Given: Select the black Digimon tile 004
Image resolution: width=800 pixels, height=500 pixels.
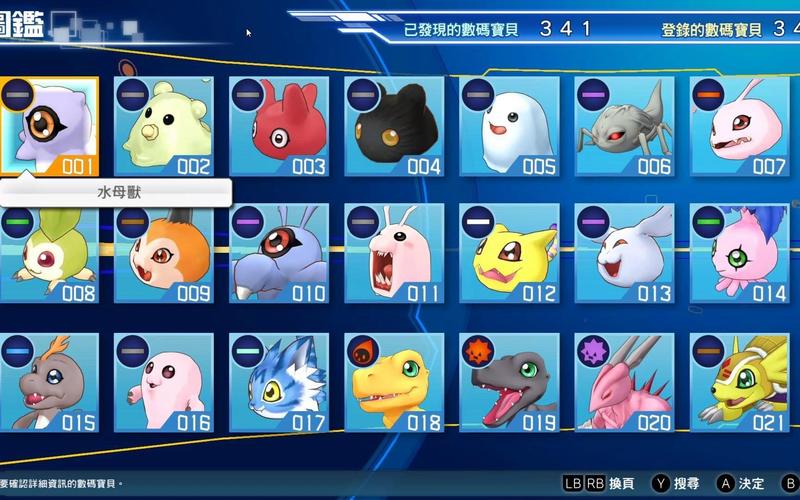Looking at the screenshot, I should [x=394, y=126].
